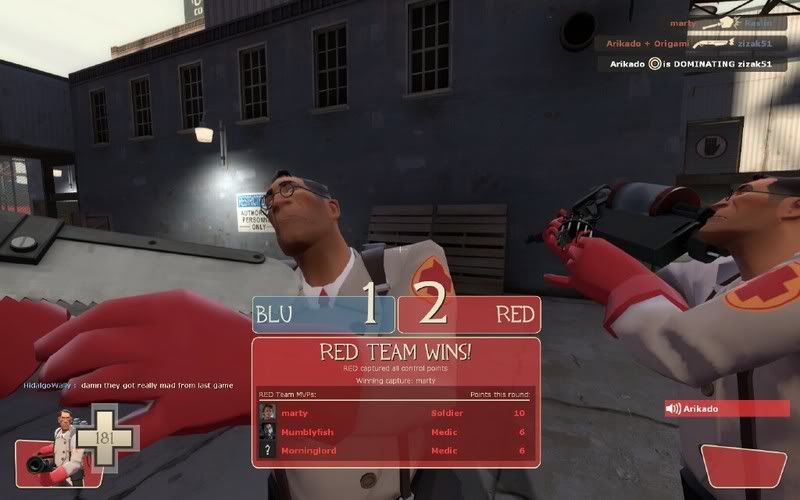Click the Arikado is DOMINATING zizak51 notice
This screenshot has width=800, height=500.
698,63
